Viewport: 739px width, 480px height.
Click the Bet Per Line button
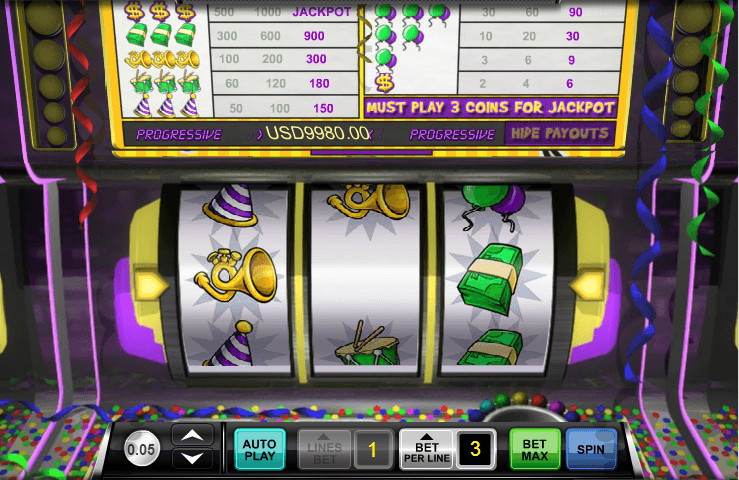pos(426,449)
